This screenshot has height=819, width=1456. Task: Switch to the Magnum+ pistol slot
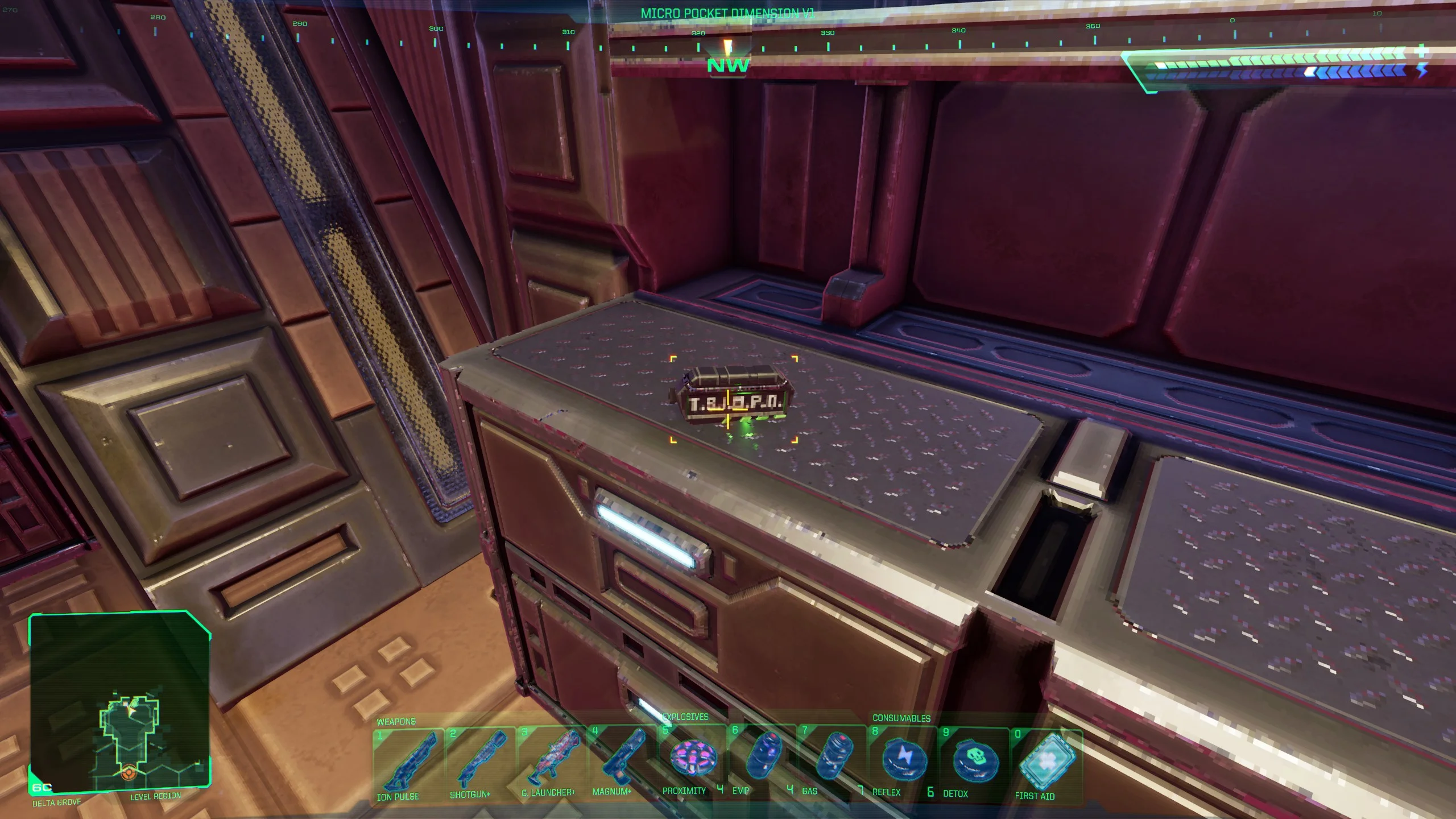coord(622,760)
